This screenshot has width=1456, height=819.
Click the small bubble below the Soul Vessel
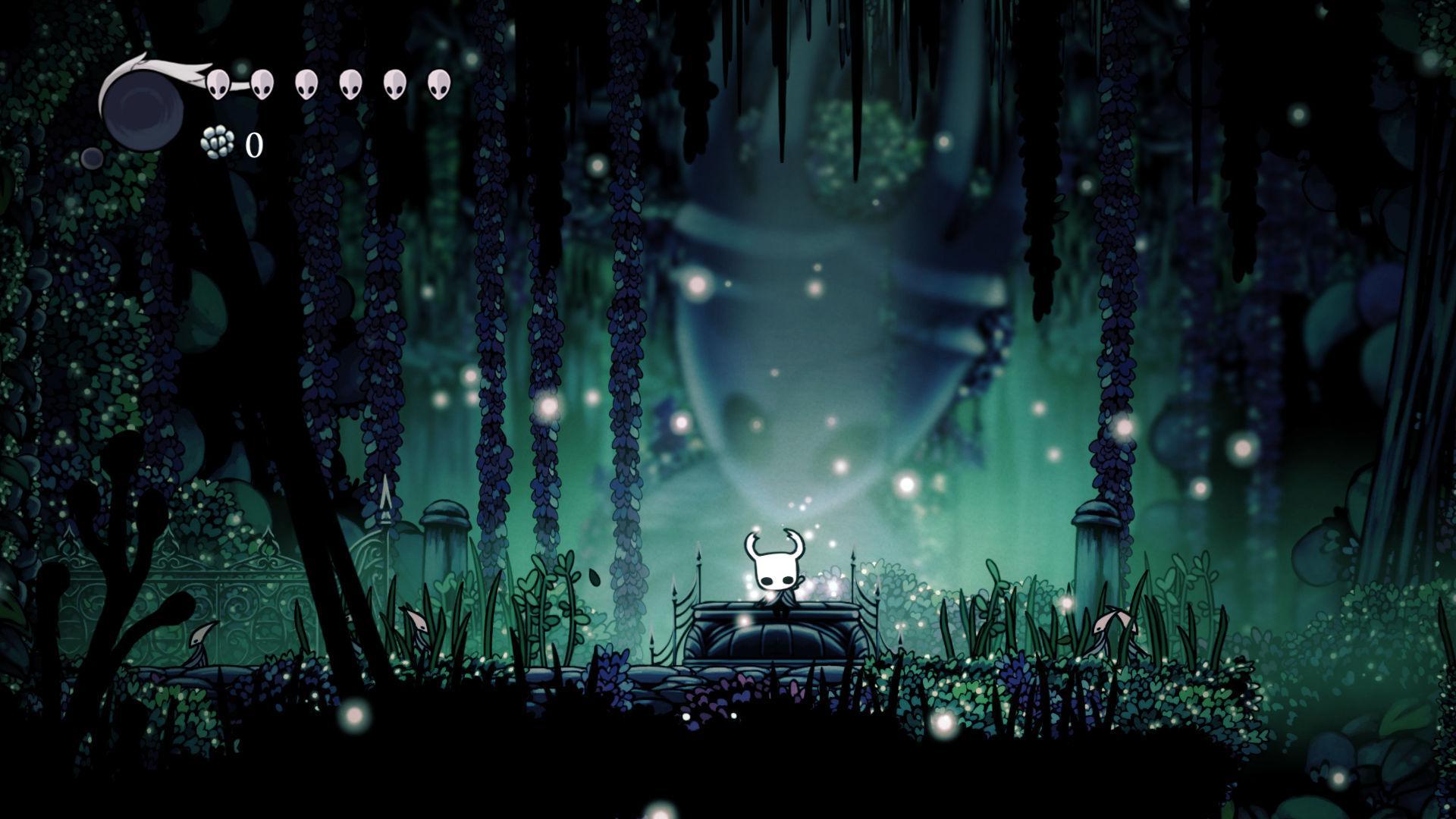pos(93,157)
